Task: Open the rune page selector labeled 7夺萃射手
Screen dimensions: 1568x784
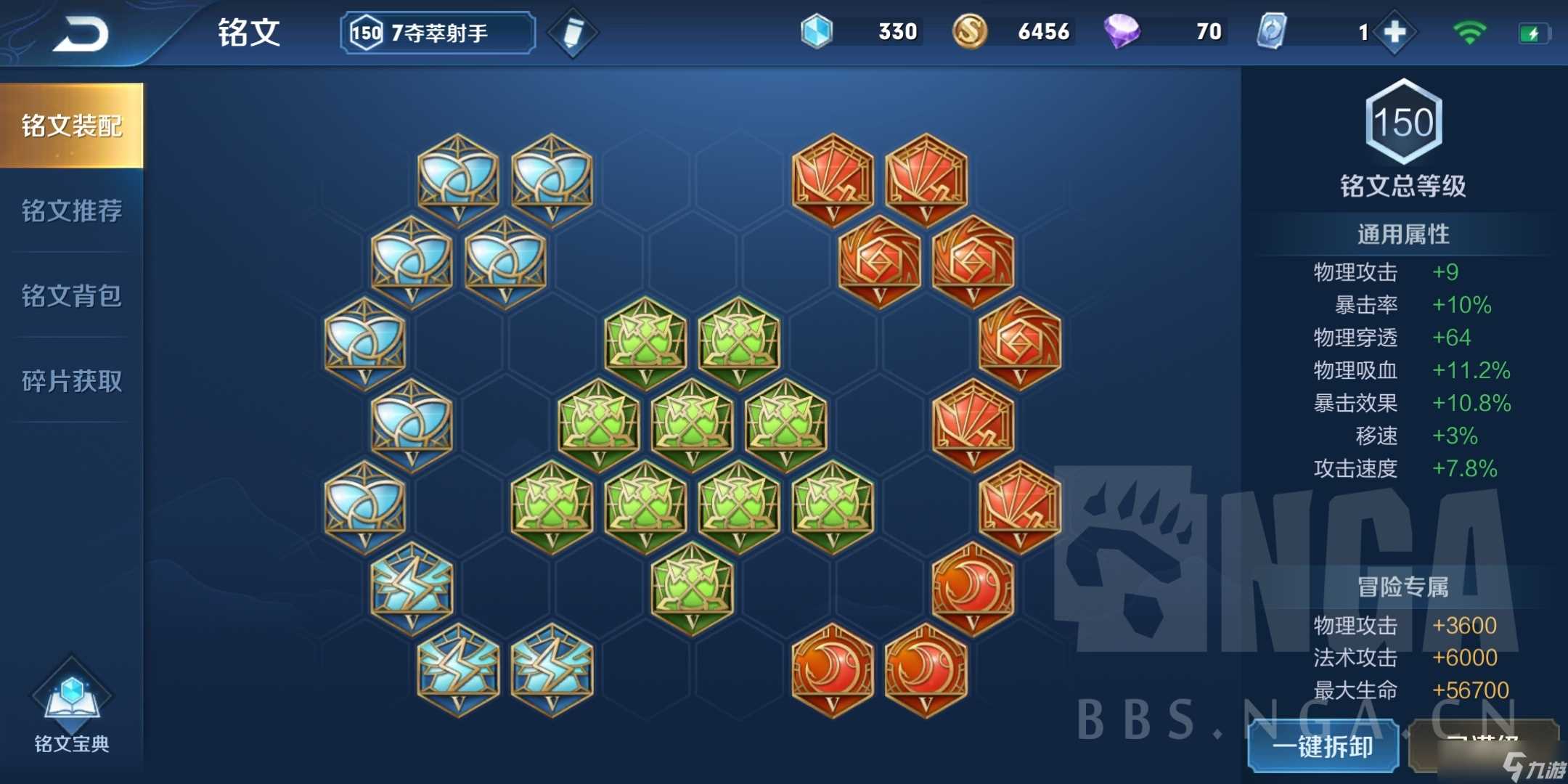Action: pos(436,32)
